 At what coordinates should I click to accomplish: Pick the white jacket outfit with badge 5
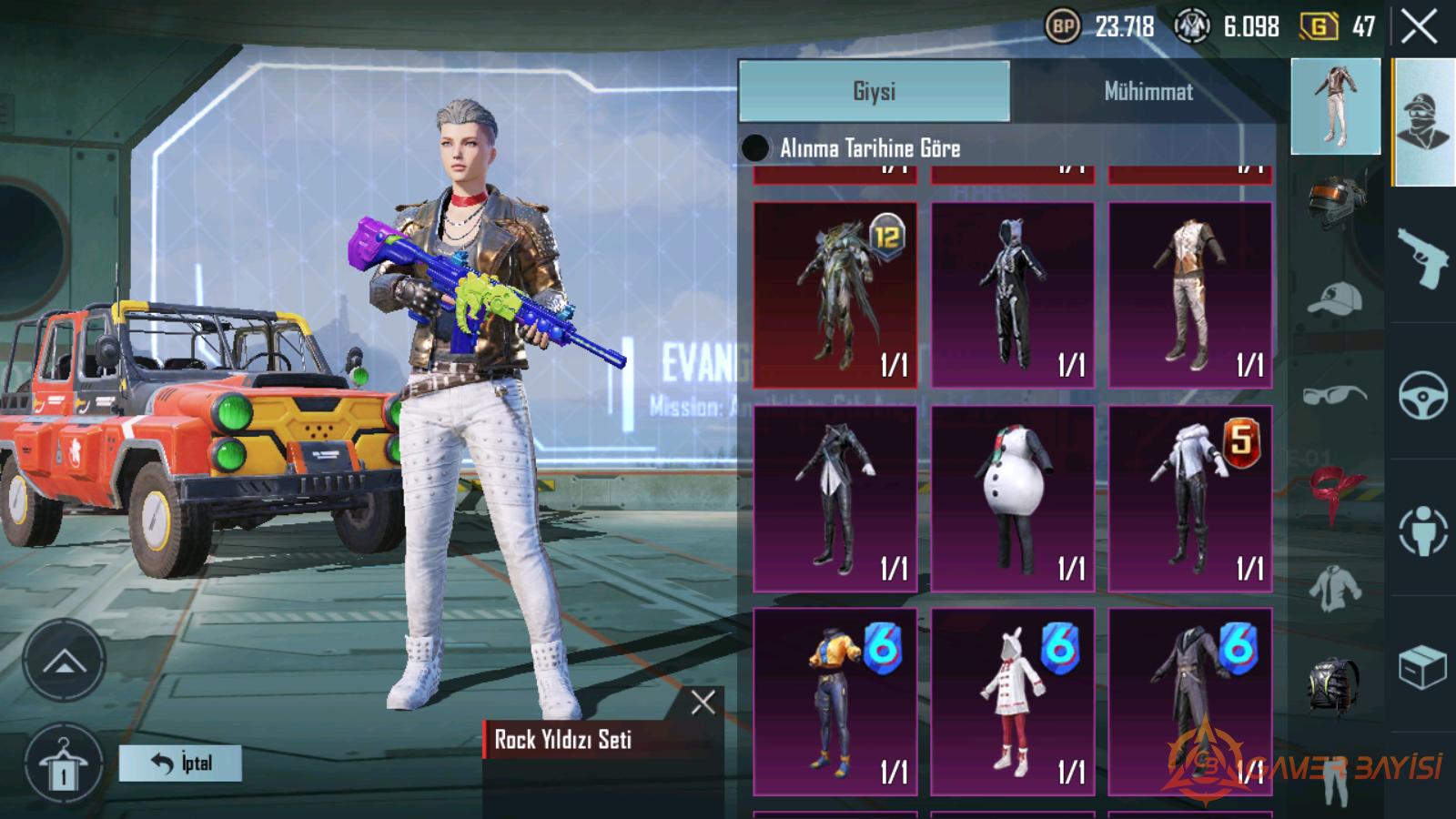[1189, 499]
